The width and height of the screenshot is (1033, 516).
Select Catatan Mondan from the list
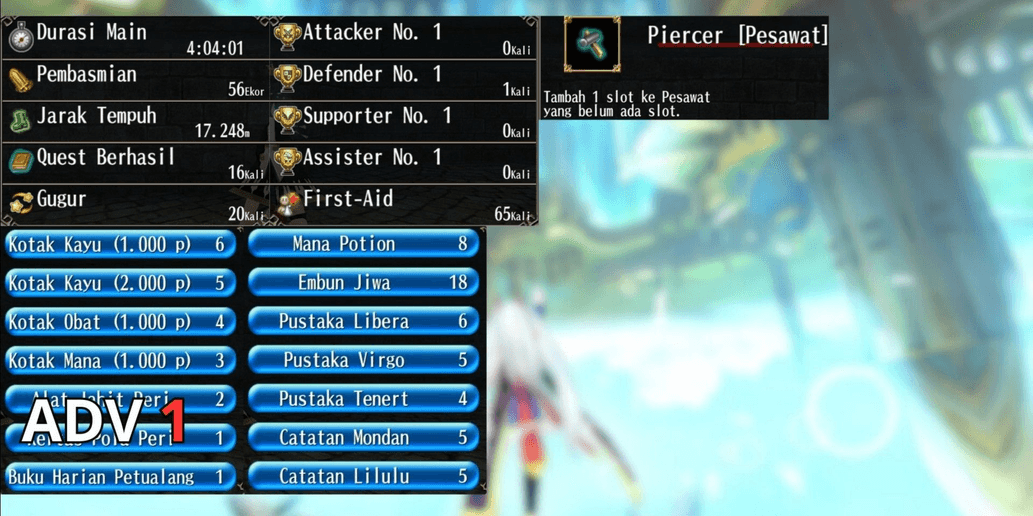(x=364, y=438)
